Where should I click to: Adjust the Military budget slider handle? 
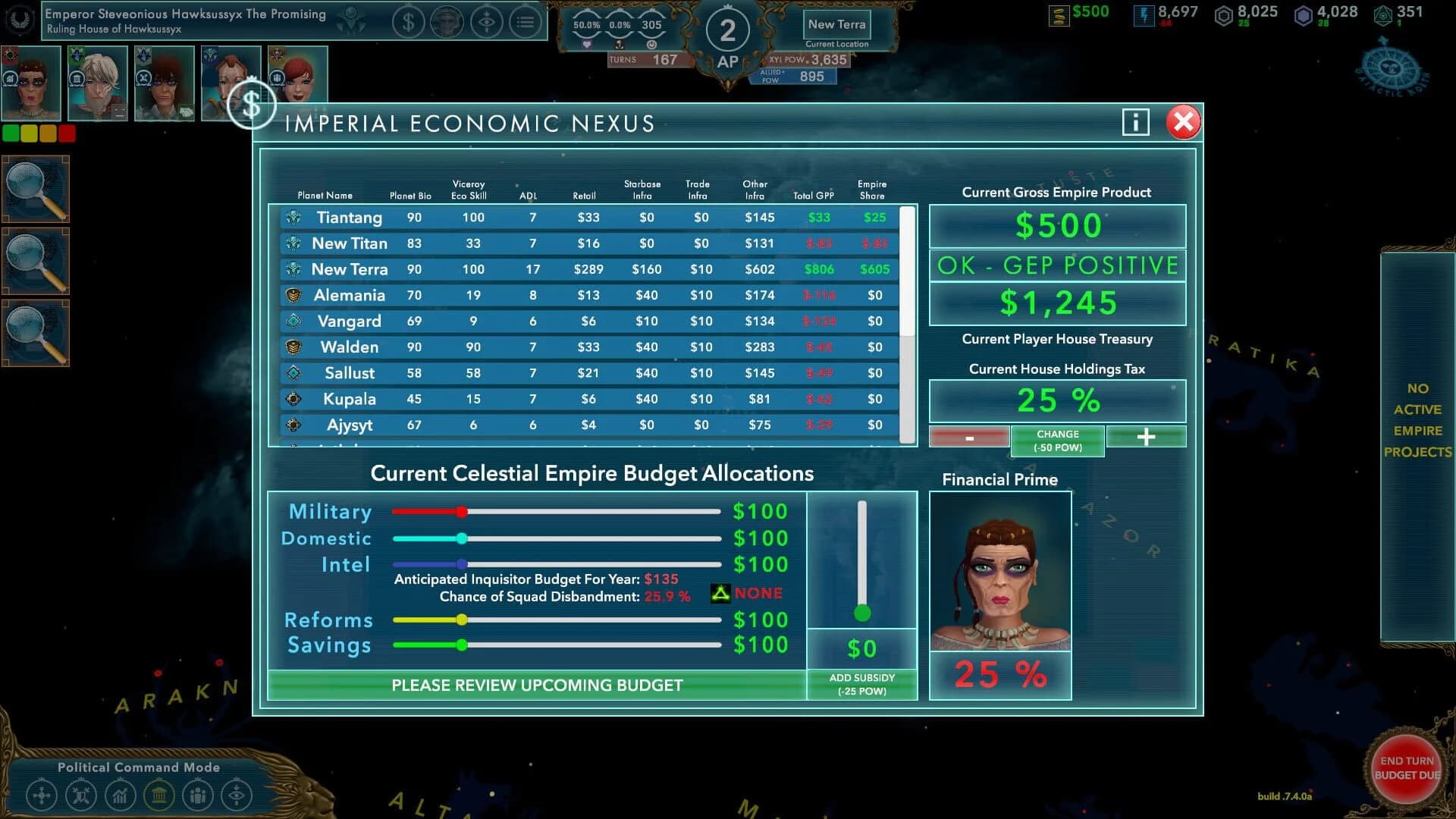(x=463, y=511)
